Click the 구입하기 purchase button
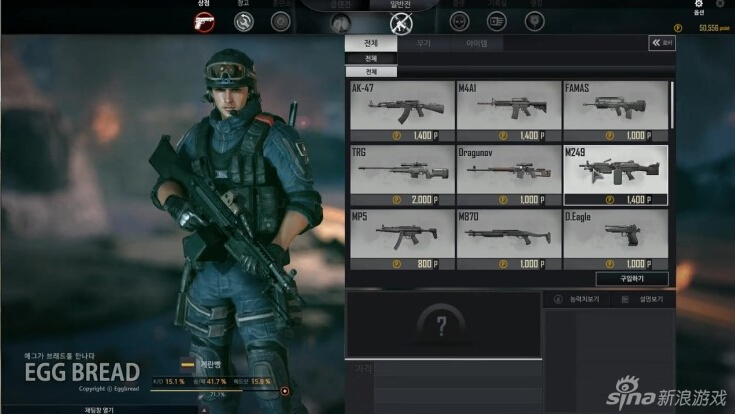The height and width of the screenshot is (414, 735). [631, 279]
